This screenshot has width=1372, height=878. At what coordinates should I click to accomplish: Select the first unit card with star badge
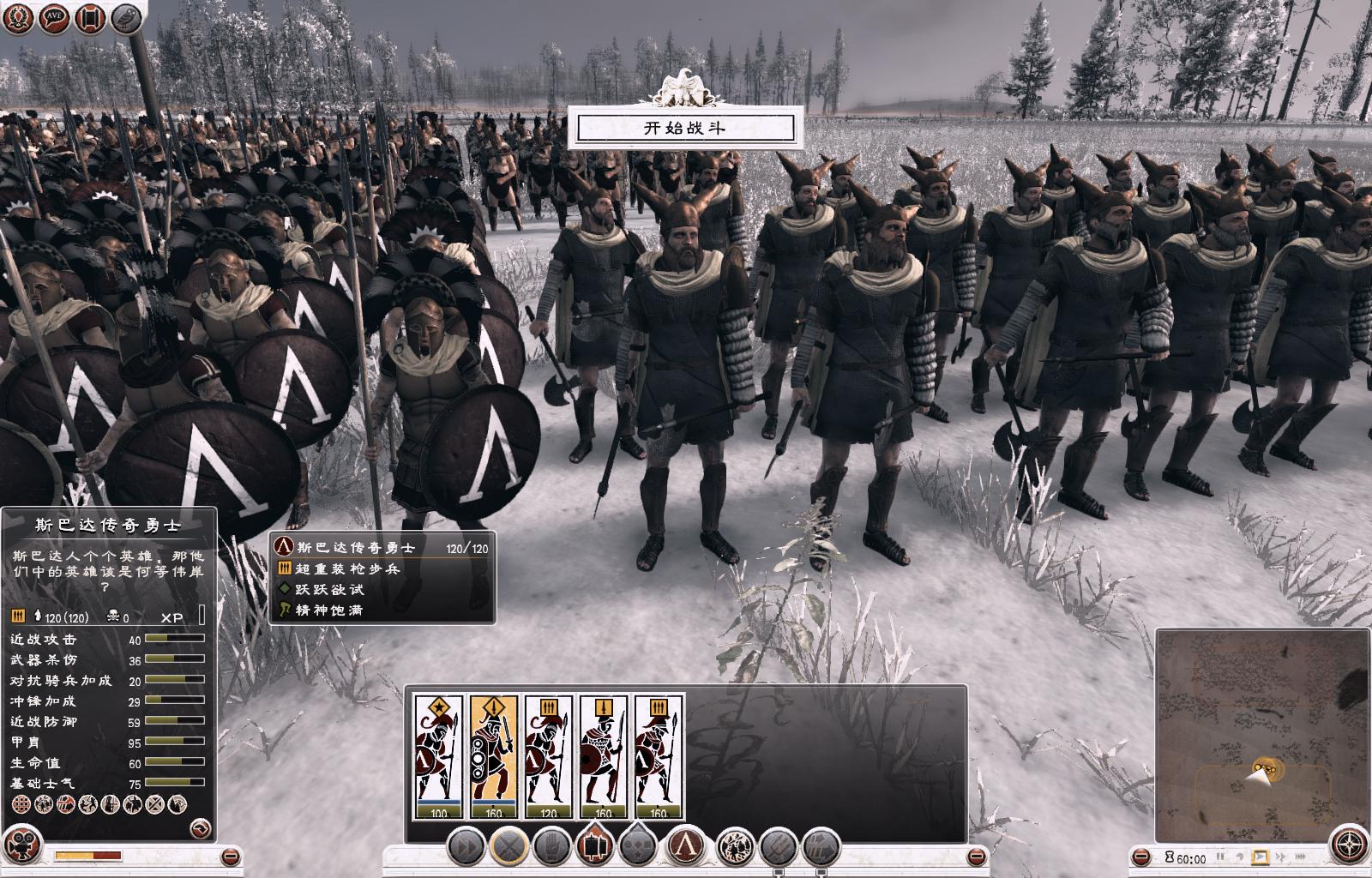pyautogui.click(x=438, y=756)
